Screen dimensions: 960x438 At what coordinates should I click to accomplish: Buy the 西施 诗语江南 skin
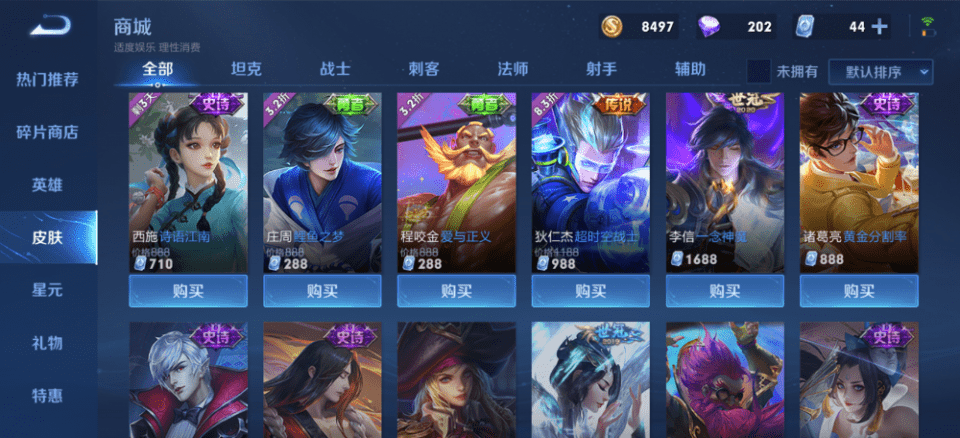coord(188,291)
